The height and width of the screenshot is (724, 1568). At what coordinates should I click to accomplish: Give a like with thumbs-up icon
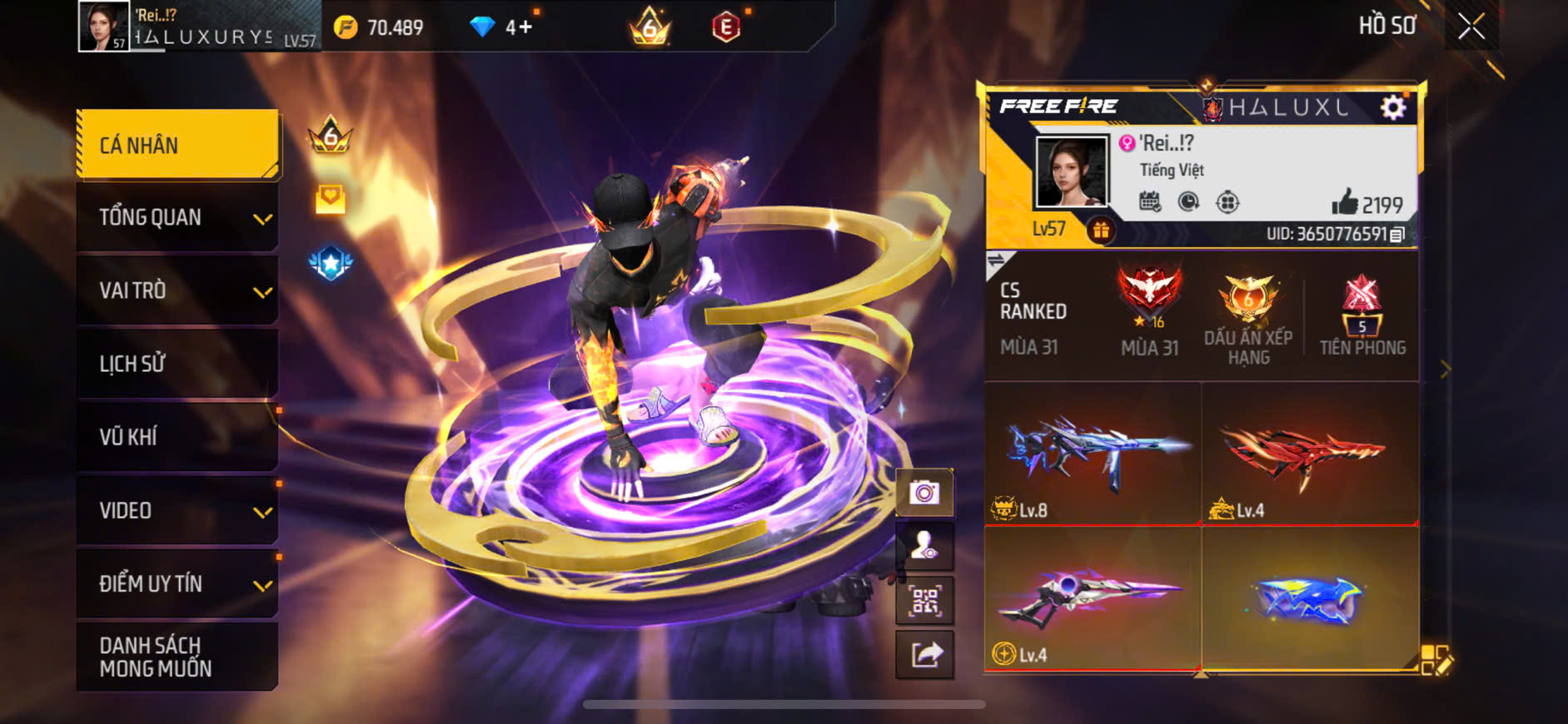click(x=1344, y=202)
